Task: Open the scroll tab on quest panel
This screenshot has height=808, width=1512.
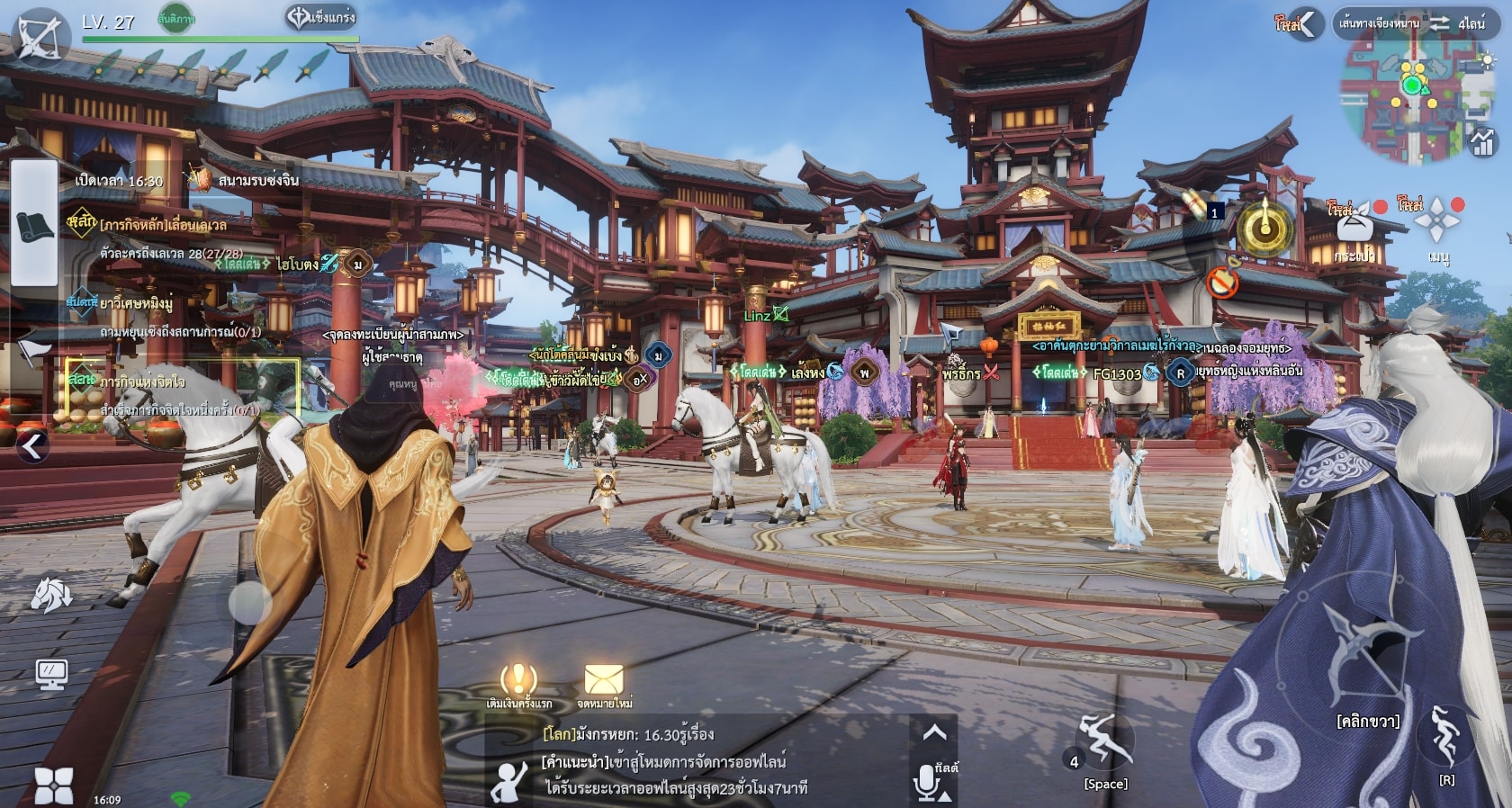Action: pos(35,226)
